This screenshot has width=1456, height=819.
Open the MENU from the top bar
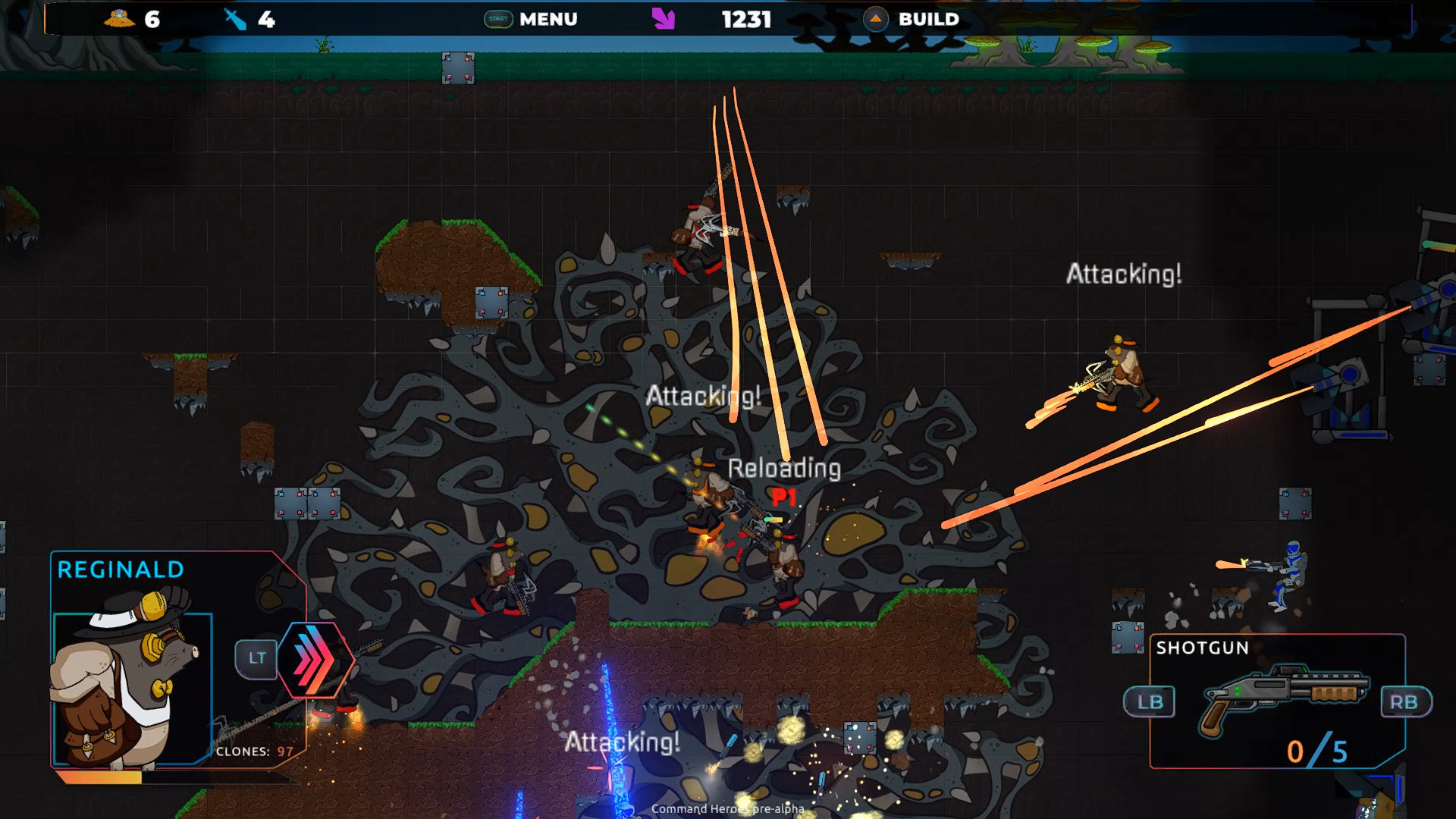click(x=548, y=20)
